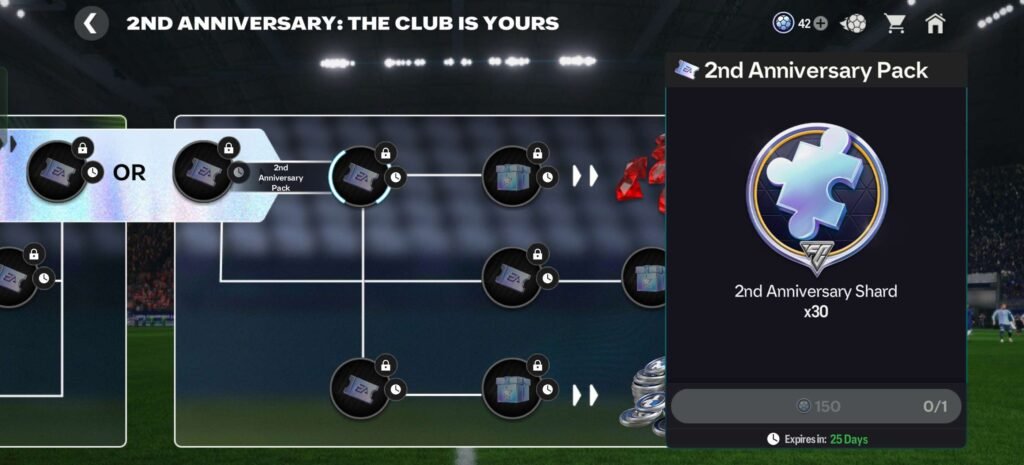1024x465 pixels.
Task: Buy the pack for 150 tokens
Action: (815, 406)
